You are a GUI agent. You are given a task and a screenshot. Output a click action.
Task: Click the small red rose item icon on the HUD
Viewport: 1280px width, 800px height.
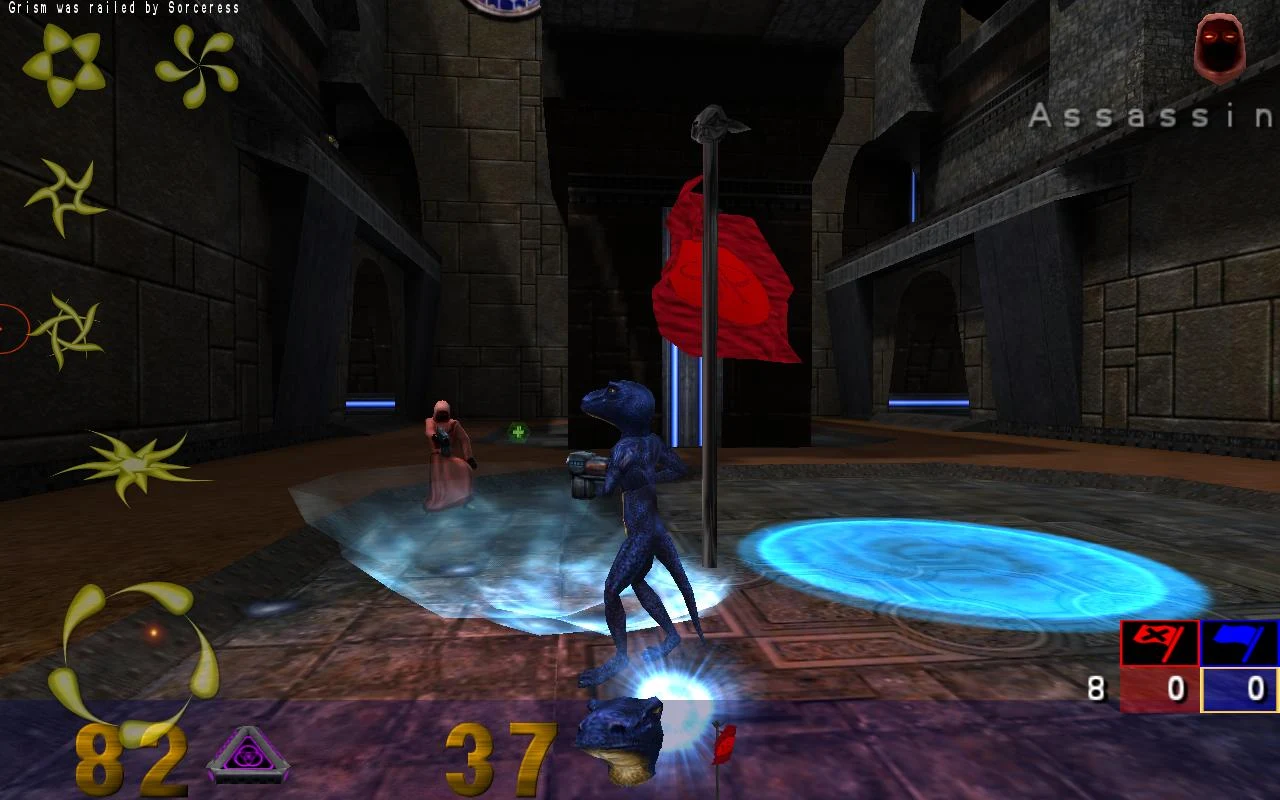(x=723, y=745)
